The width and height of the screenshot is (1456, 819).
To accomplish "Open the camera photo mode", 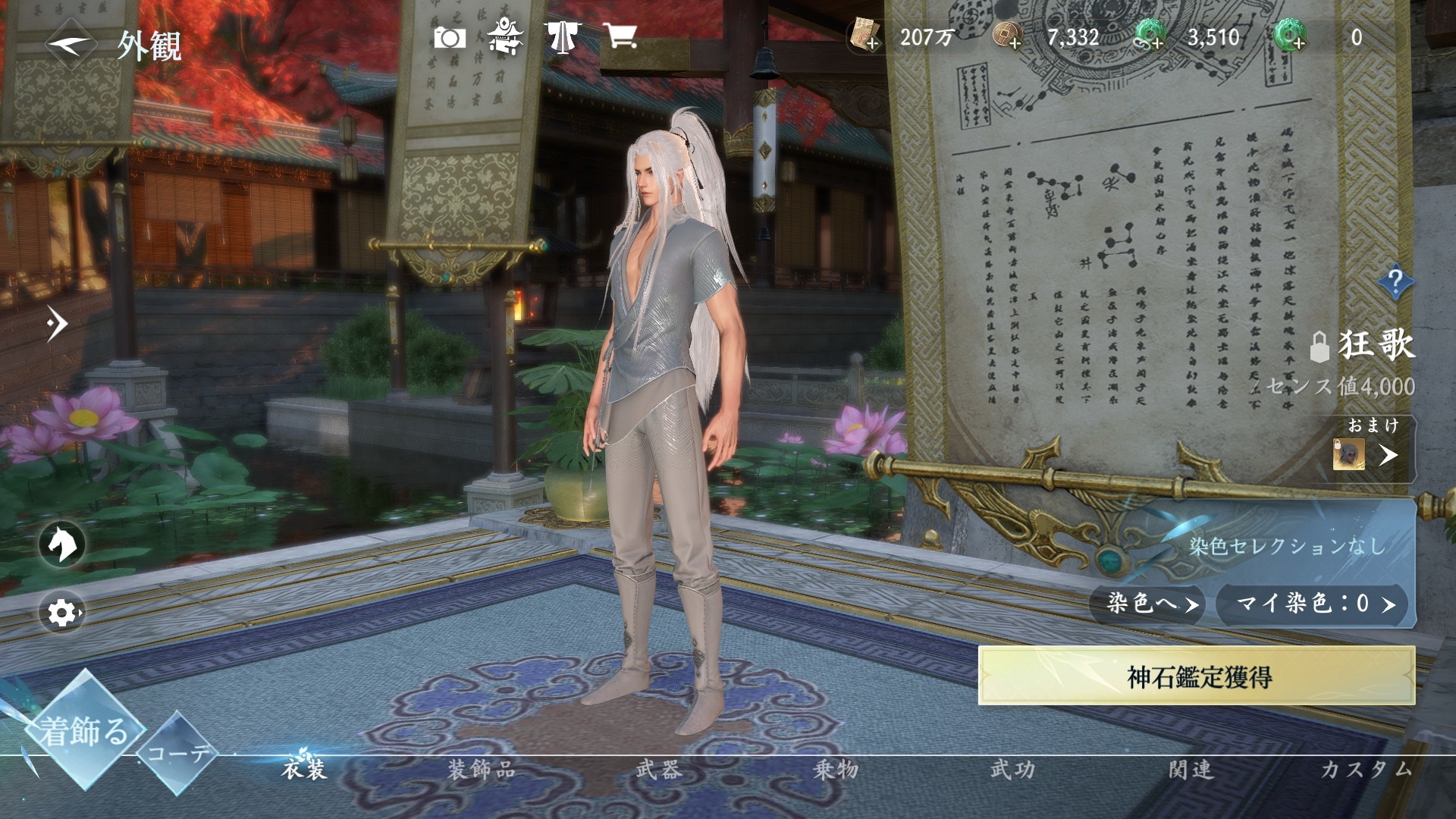I will (x=449, y=37).
